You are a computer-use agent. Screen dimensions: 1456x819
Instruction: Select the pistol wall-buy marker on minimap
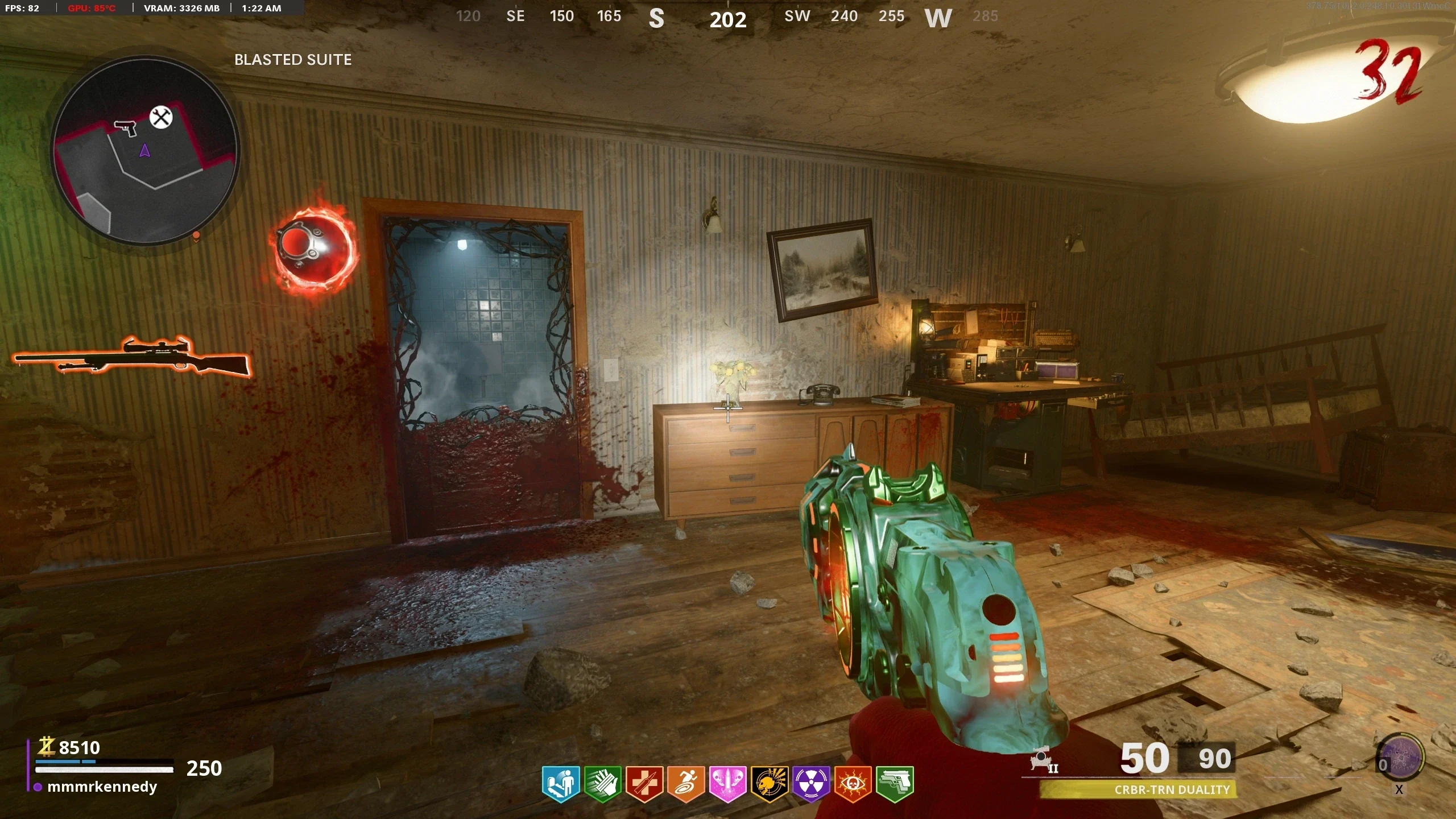[x=126, y=127]
